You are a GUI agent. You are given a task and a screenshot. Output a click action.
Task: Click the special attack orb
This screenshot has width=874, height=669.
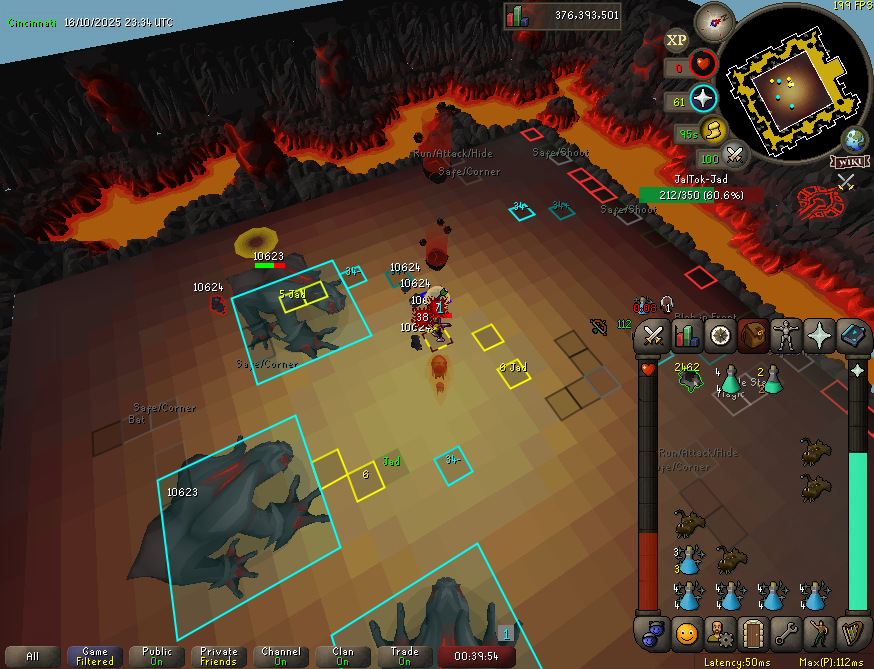click(x=737, y=155)
